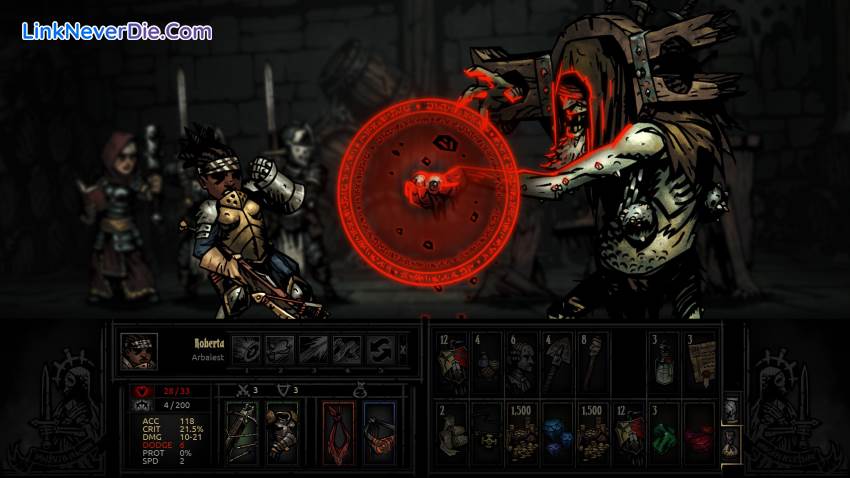Select the combat skill numbered 3
Viewport: 850px width, 478px height.
[313, 350]
